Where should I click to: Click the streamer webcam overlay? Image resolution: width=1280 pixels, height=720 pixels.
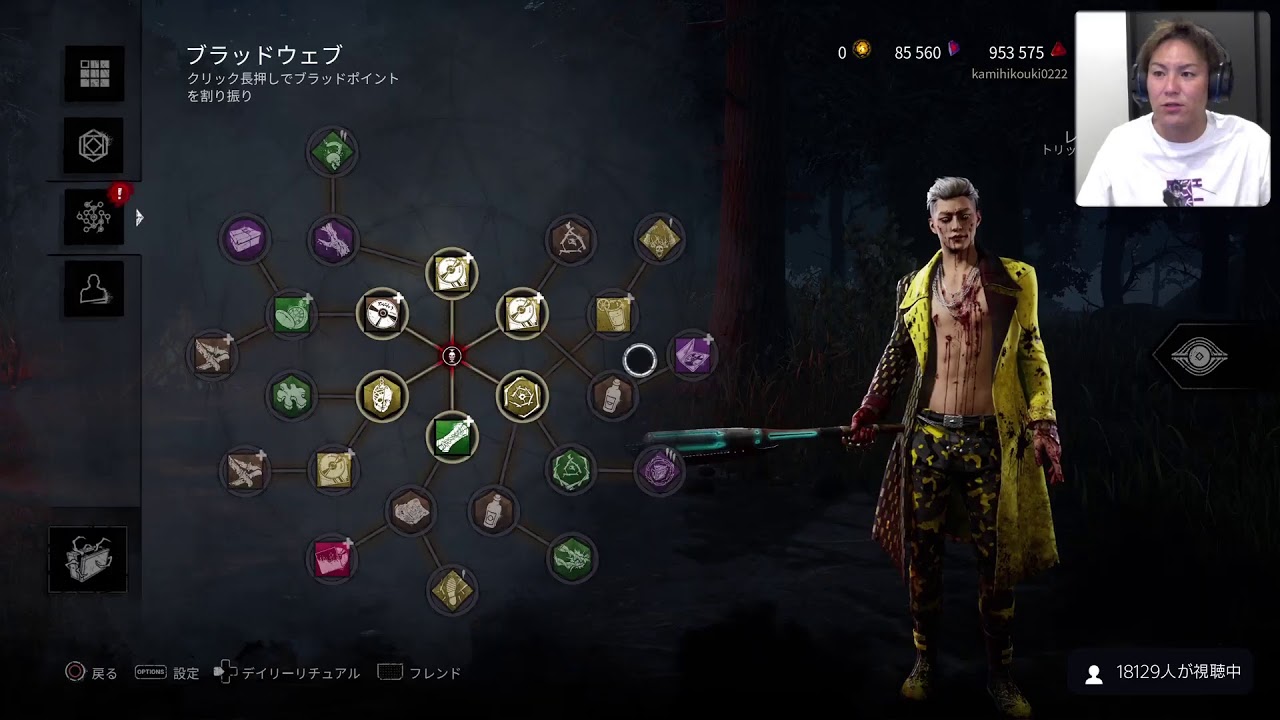1171,108
